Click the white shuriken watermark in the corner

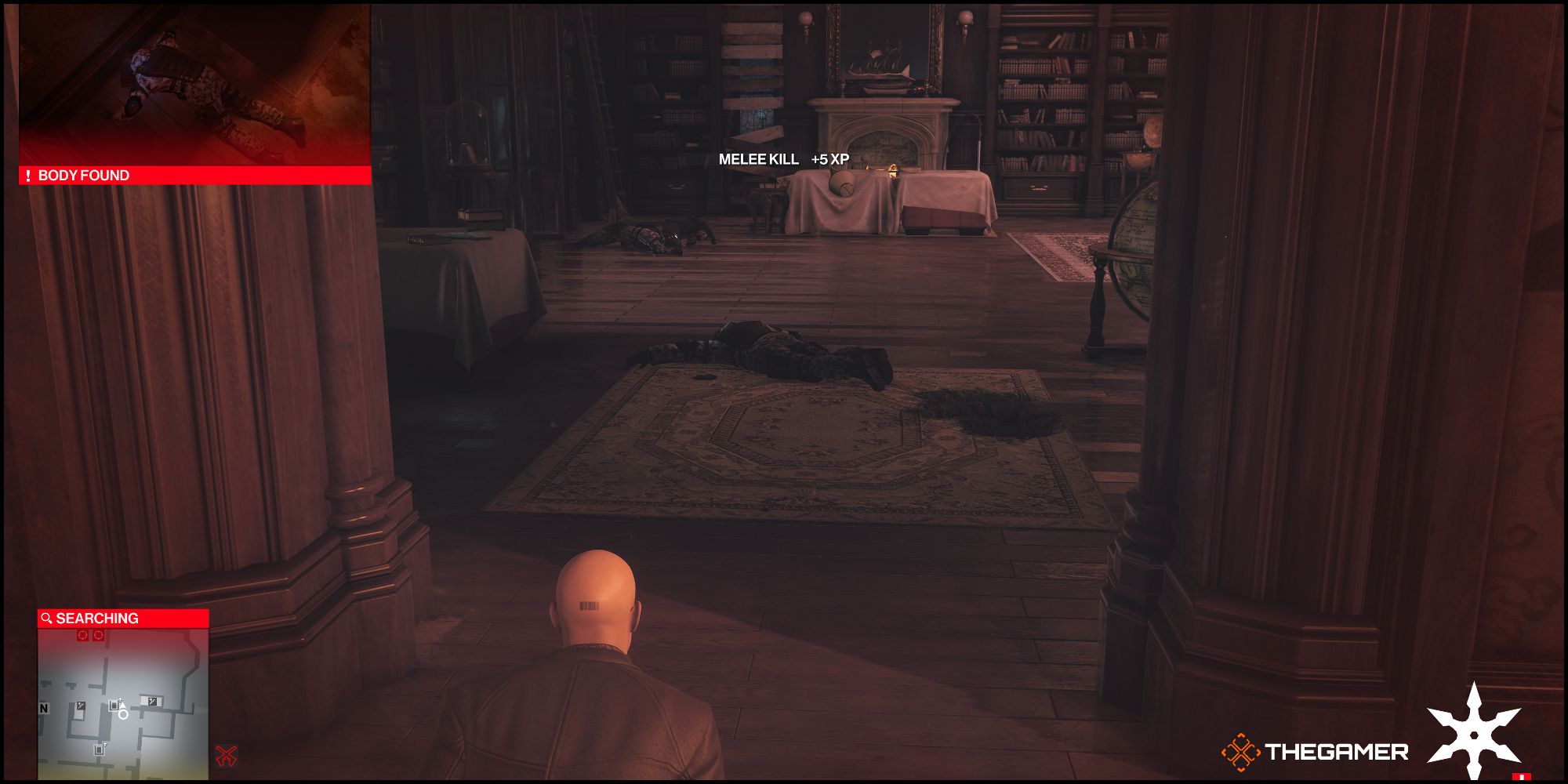click(x=1474, y=735)
